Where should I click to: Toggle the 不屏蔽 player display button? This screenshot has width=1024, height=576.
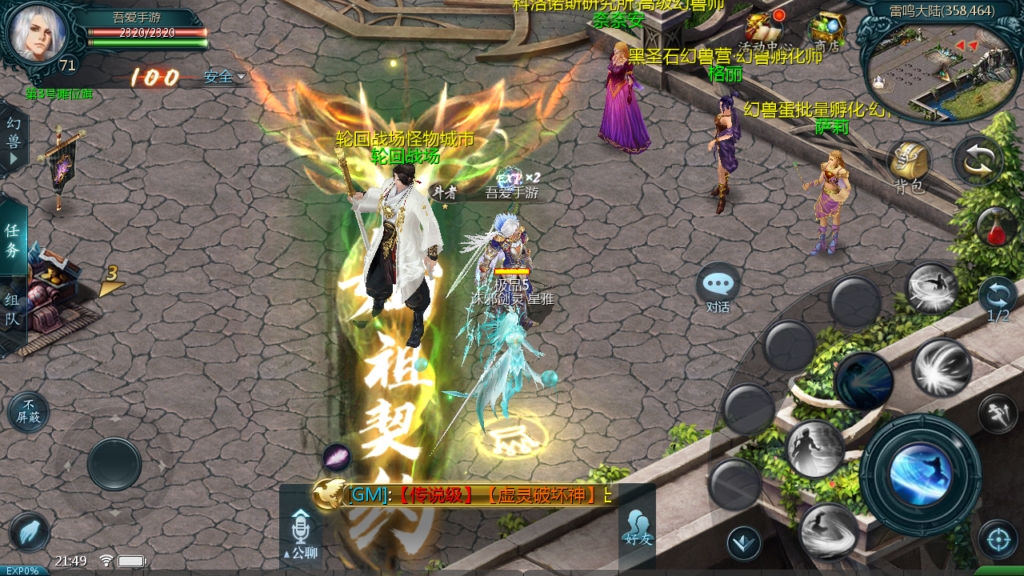[28, 412]
